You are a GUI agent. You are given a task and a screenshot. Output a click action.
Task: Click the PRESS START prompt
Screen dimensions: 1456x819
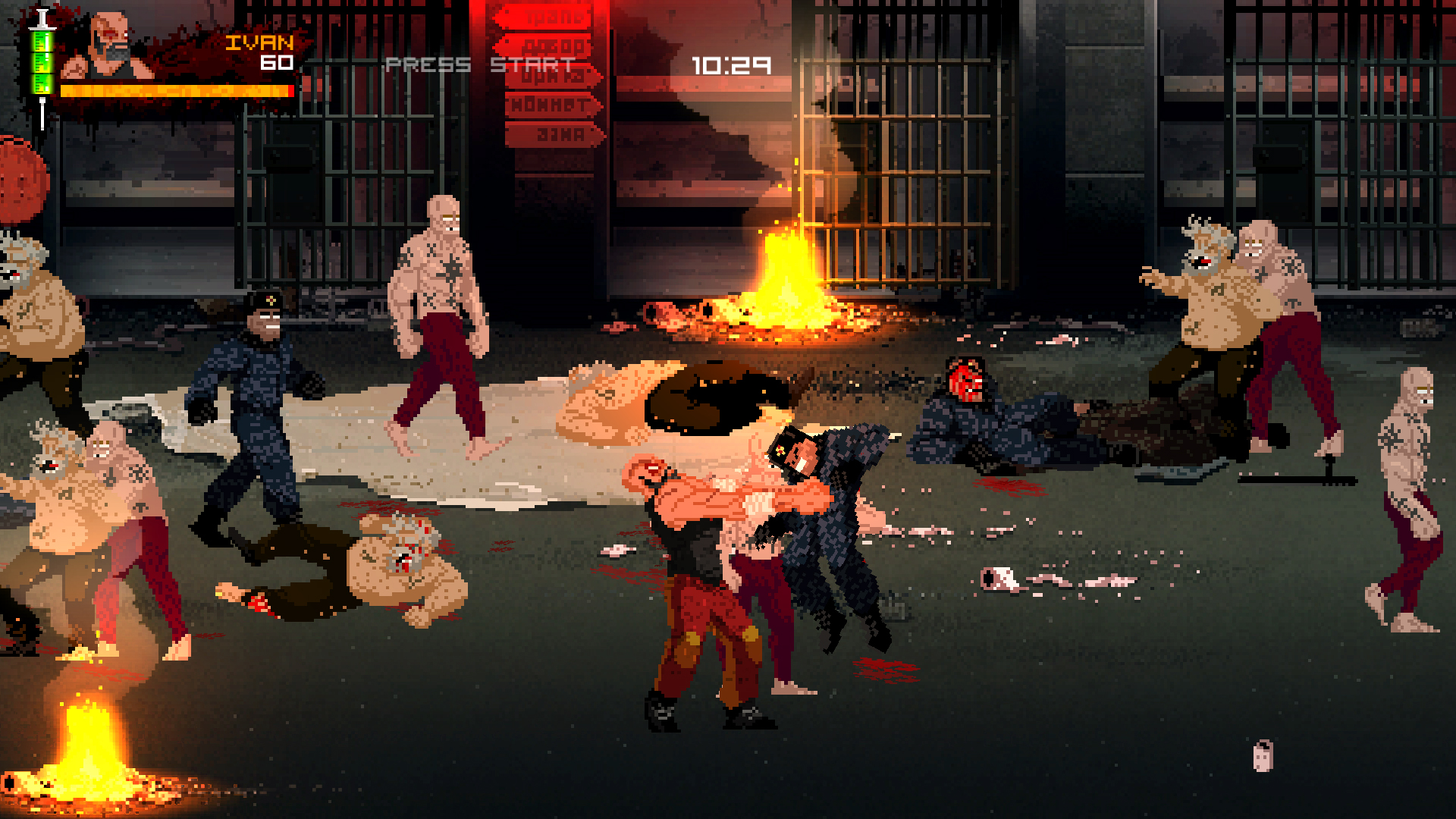tap(478, 64)
